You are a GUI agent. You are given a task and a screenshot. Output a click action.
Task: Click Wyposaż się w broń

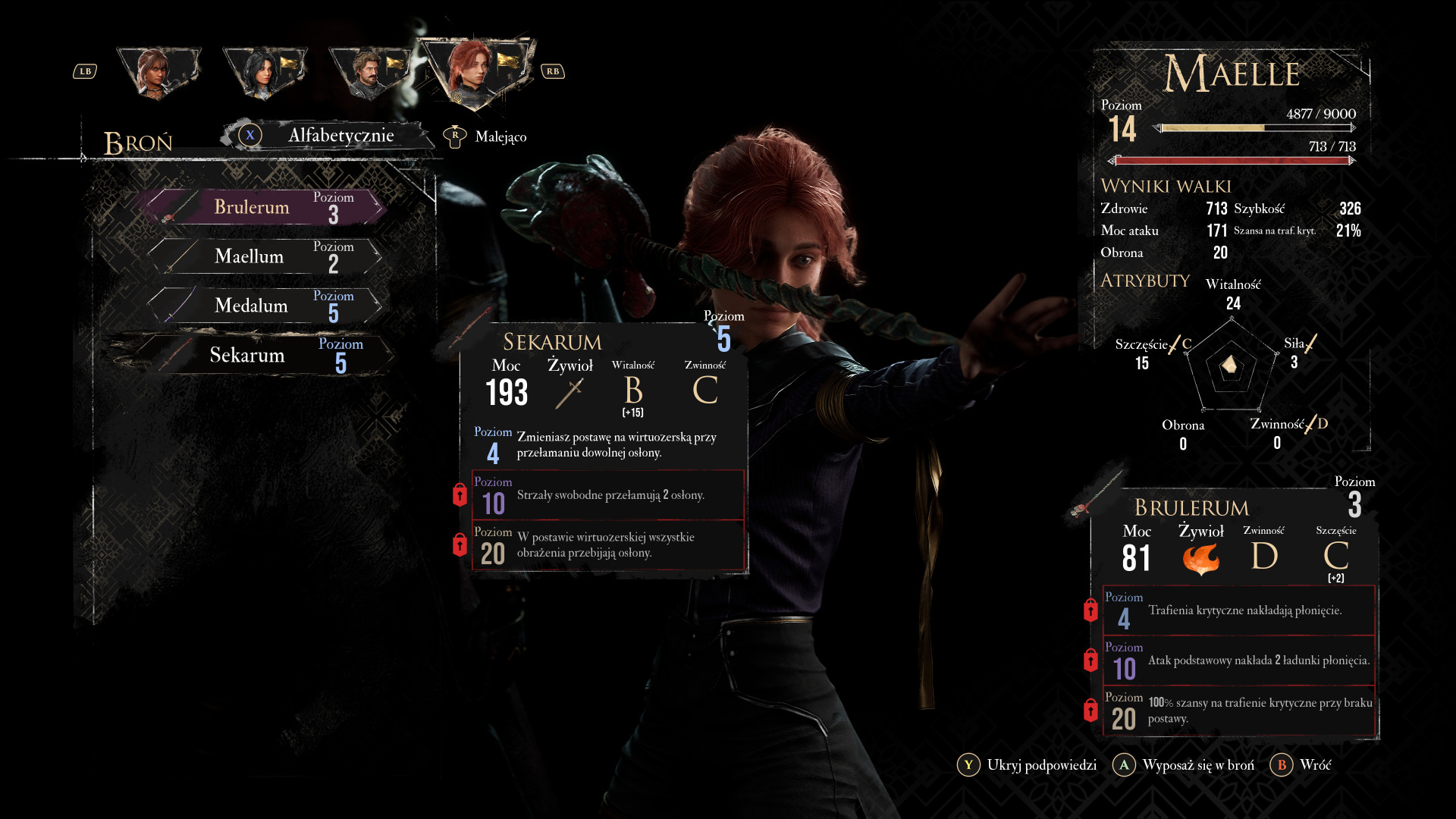click(1185, 765)
